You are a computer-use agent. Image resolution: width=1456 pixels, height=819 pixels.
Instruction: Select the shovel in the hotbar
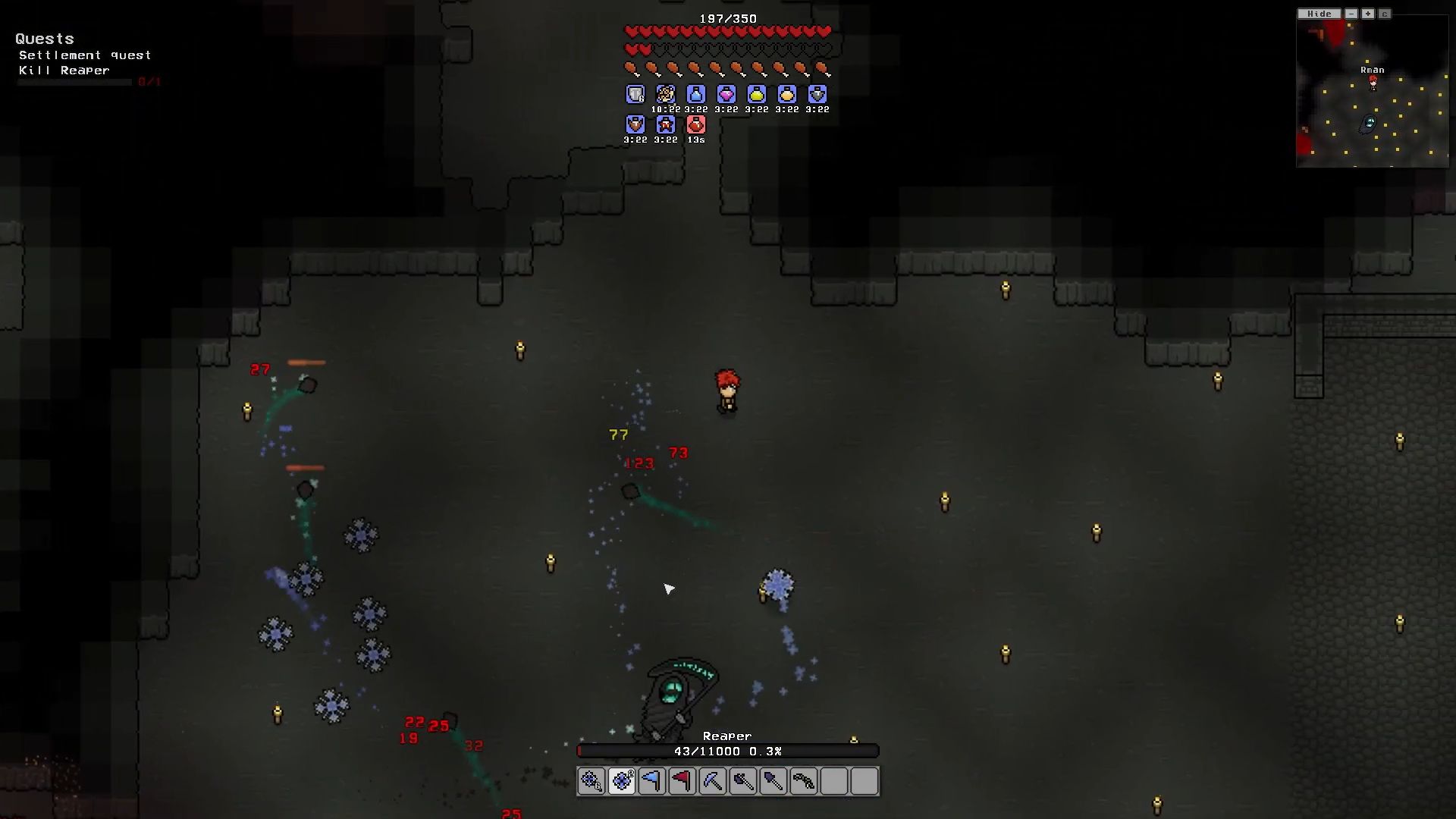[773, 781]
